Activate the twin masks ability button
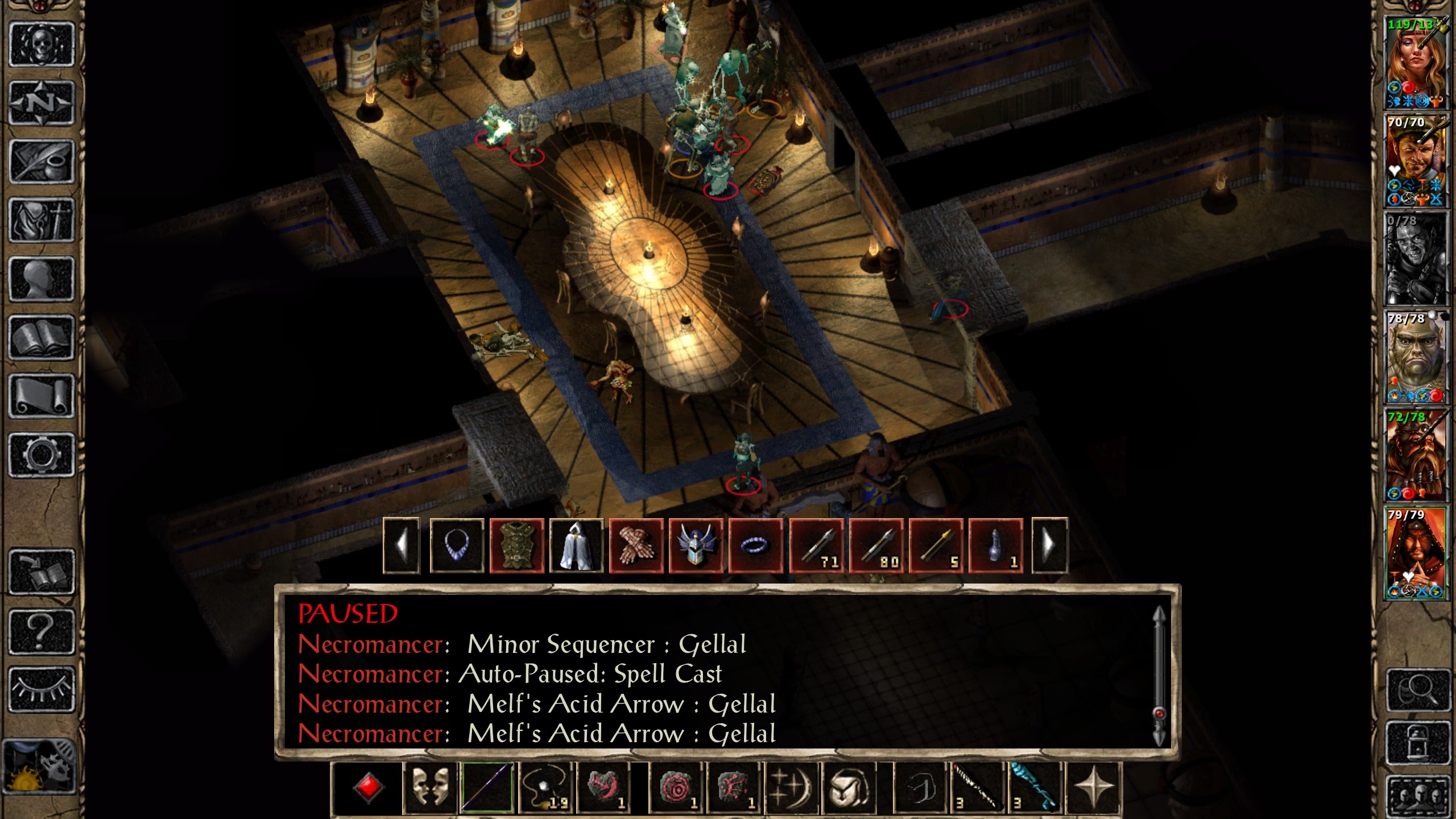 click(x=430, y=788)
